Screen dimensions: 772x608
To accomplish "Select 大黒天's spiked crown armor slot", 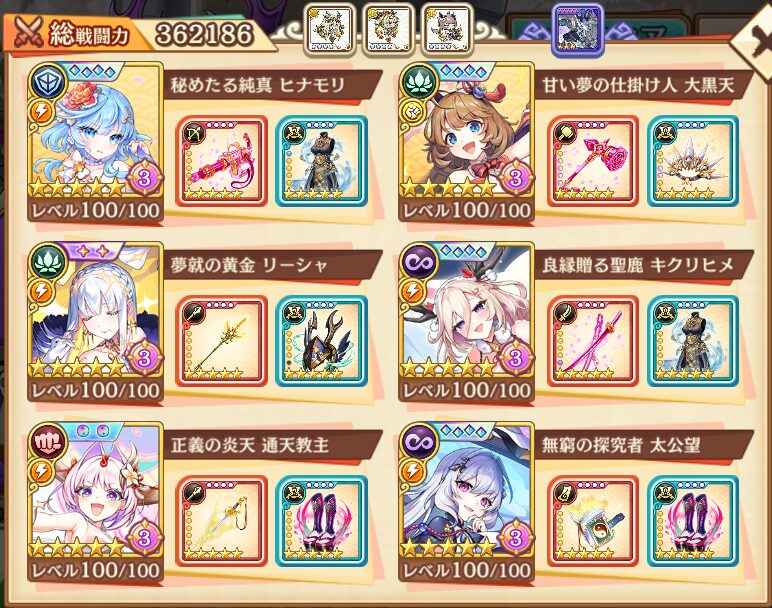I will [692, 161].
